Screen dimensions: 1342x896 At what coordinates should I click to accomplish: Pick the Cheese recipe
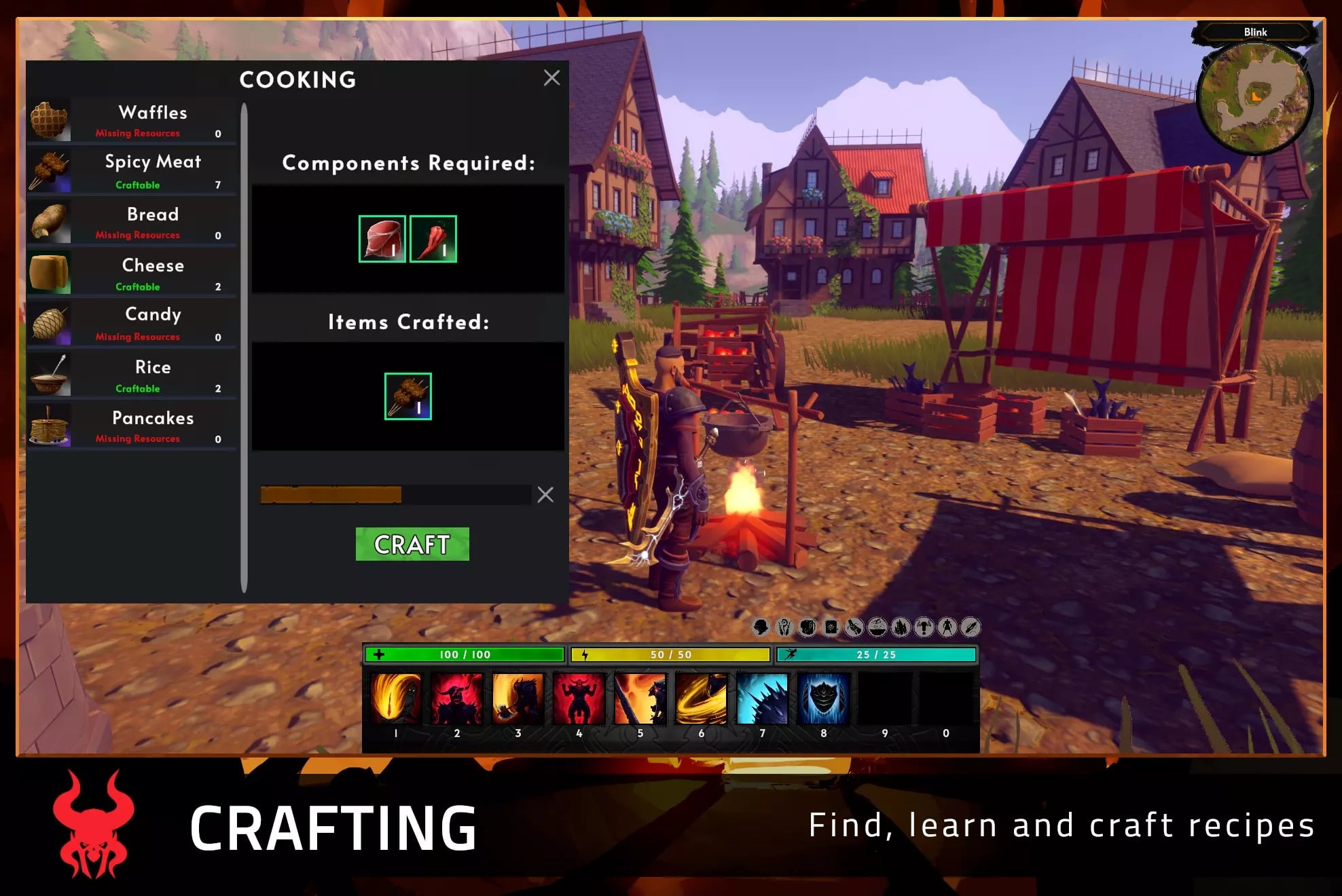(132, 273)
